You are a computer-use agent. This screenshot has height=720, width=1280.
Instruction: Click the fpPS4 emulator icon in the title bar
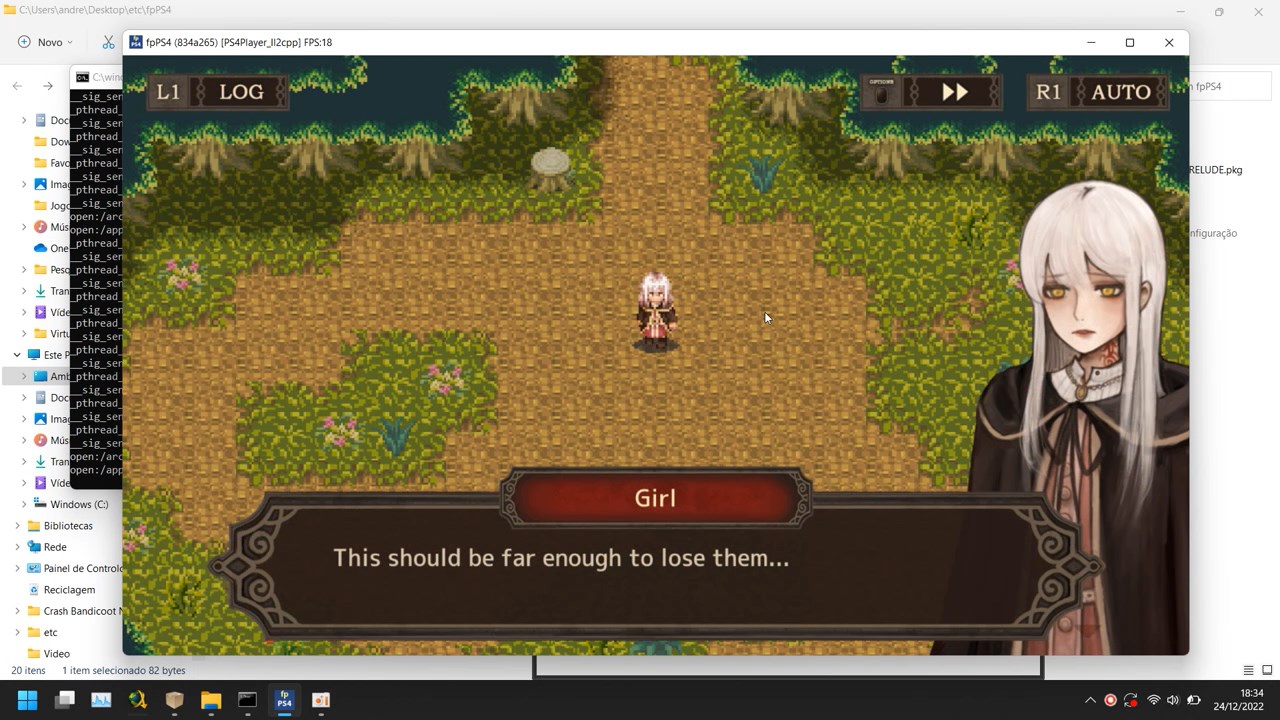[134, 42]
